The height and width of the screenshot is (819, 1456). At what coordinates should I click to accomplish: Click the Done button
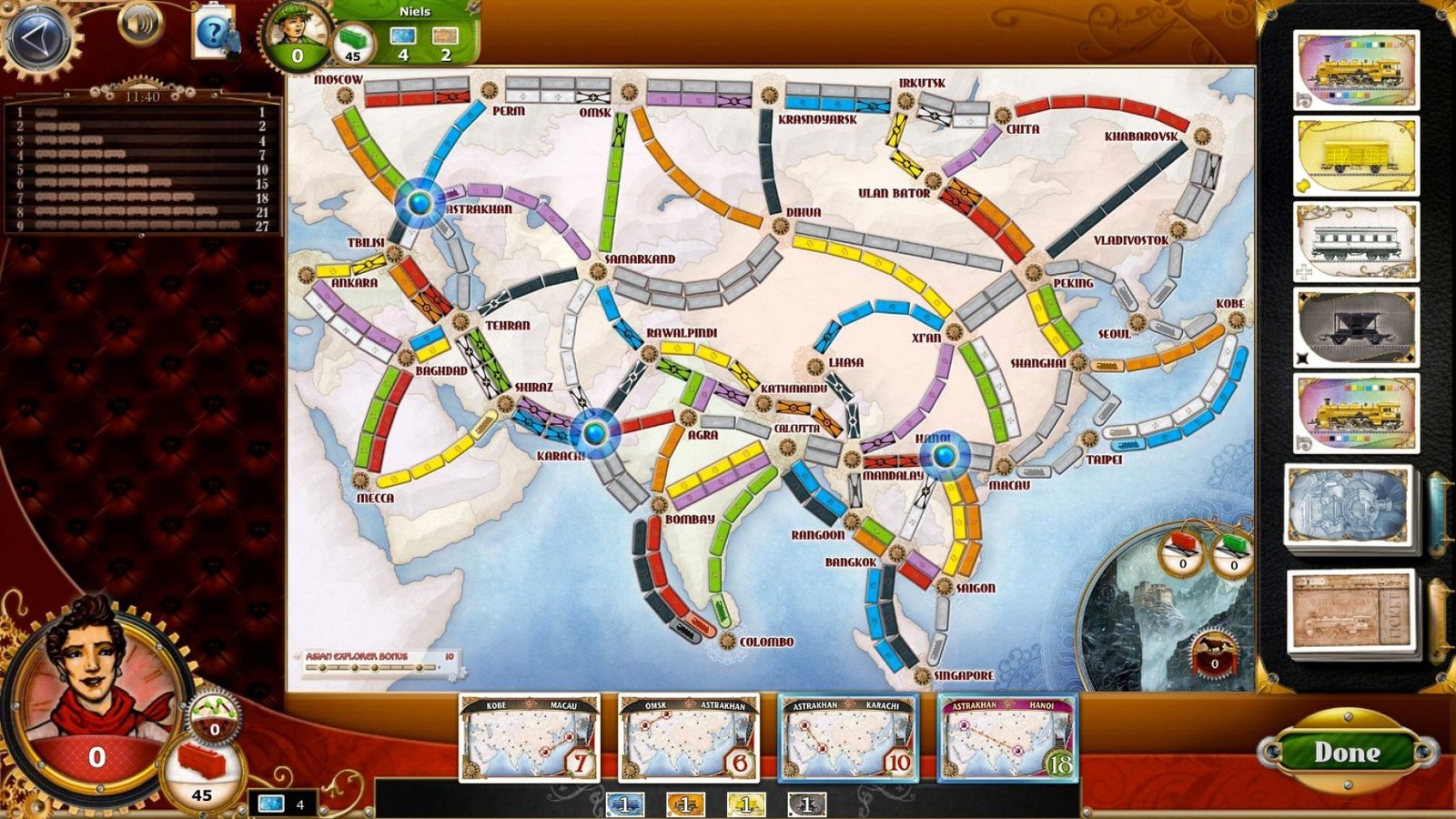pyautogui.click(x=1346, y=753)
